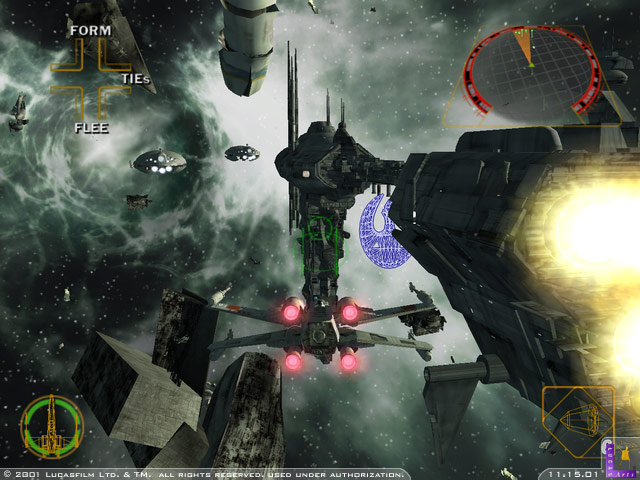
Task: Click the green target lock reticle
Action: [322, 247]
